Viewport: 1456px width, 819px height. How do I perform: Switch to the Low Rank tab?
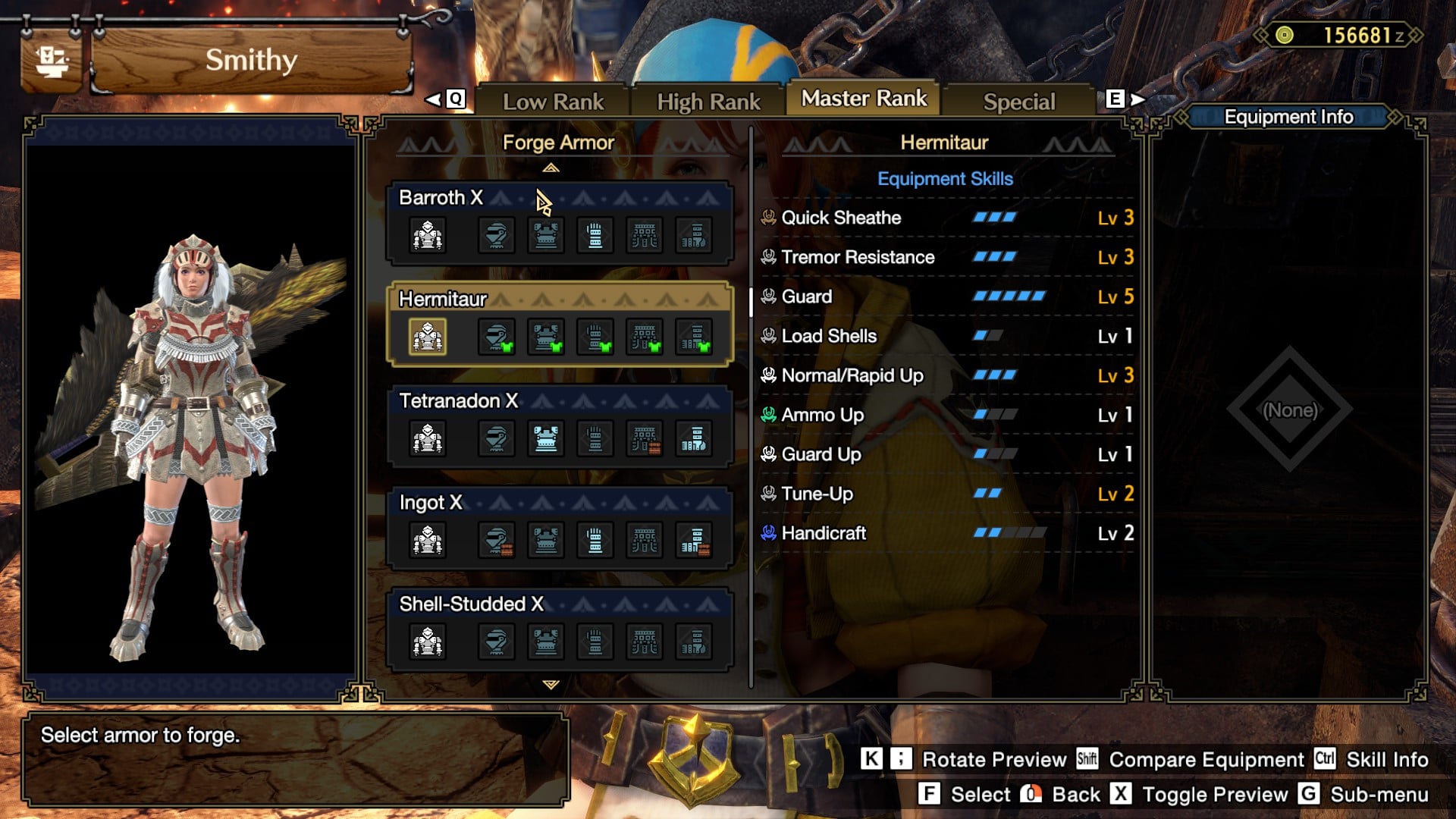(x=553, y=102)
